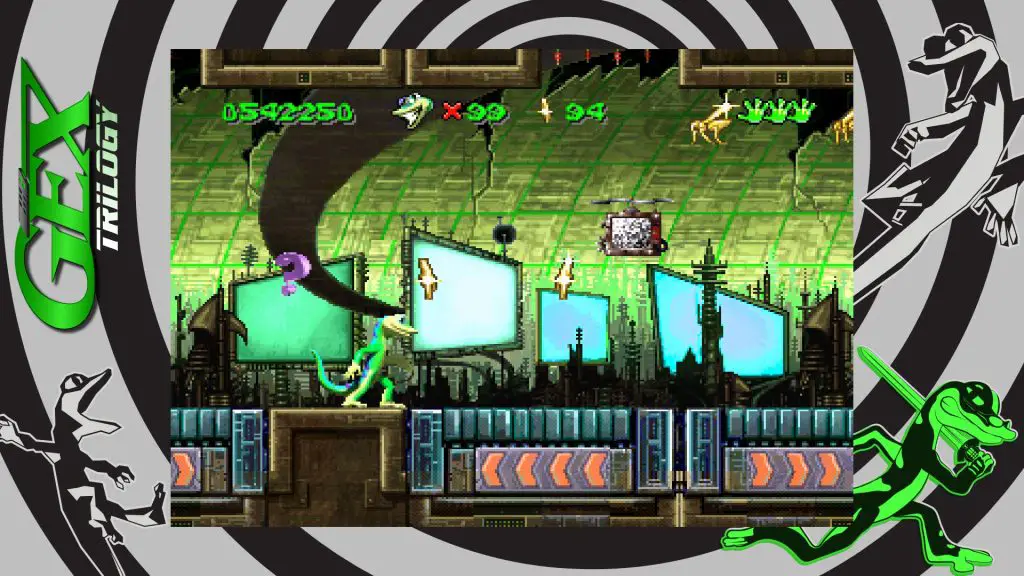Select the golden fly counter icon beside 94
This screenshot has height=576, width=1024.
click(x=546, y=111)
